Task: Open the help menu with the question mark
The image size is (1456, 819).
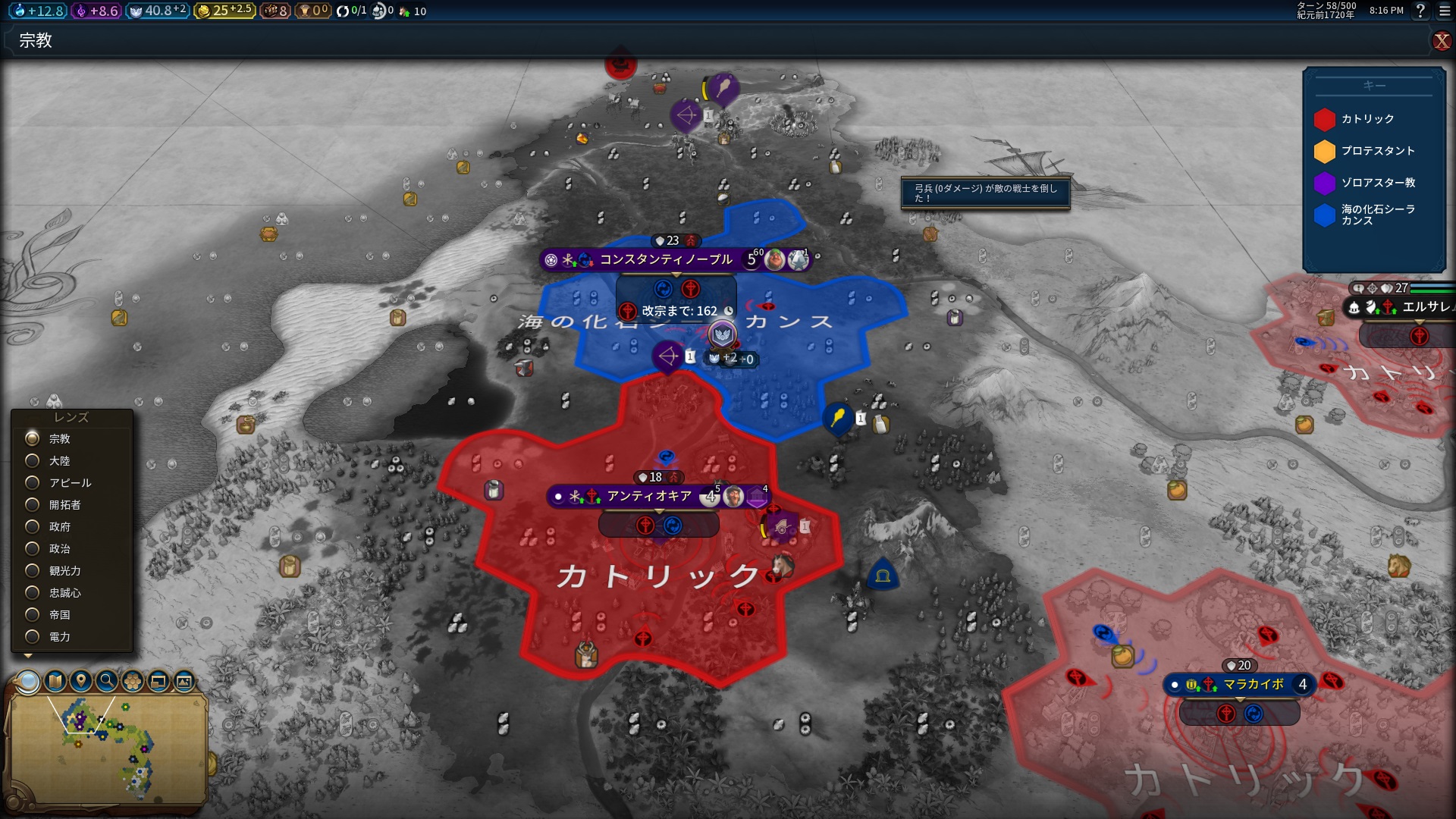Action: (1420, 11)
